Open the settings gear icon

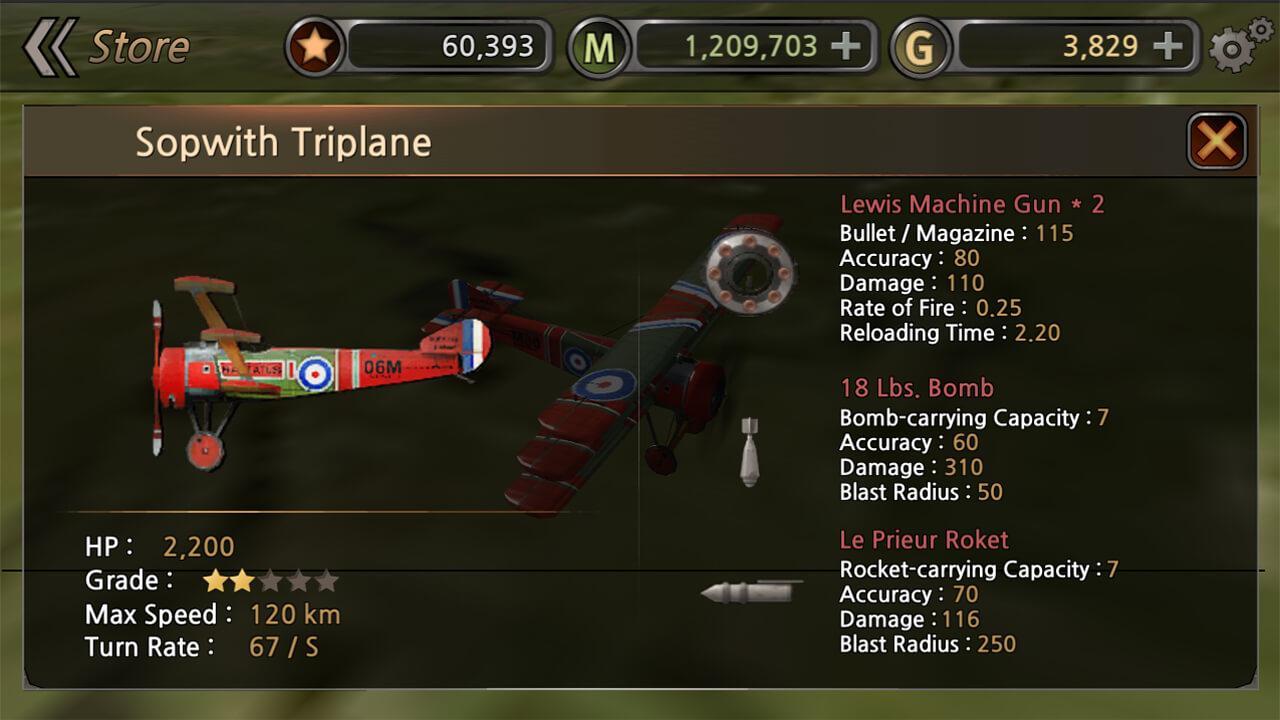click(x=1237, y=44)
